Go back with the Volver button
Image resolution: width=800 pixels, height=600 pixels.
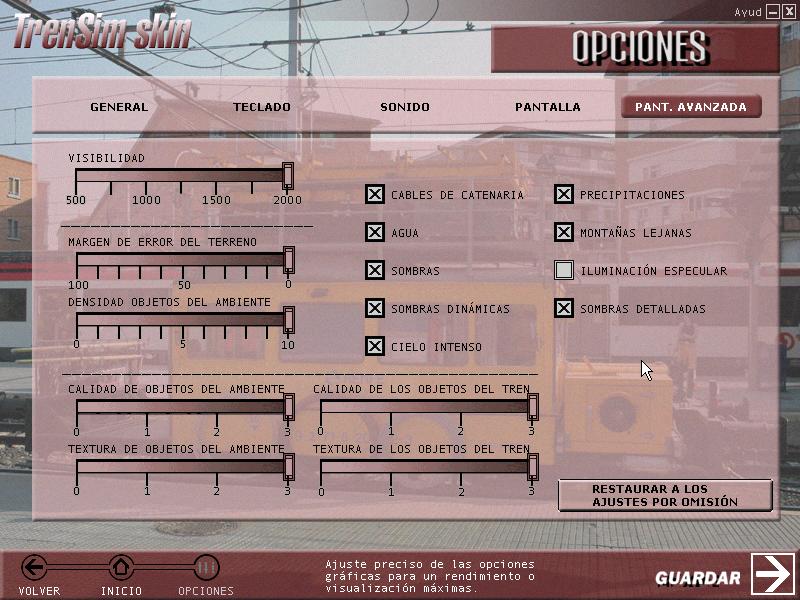click(36, 569)
